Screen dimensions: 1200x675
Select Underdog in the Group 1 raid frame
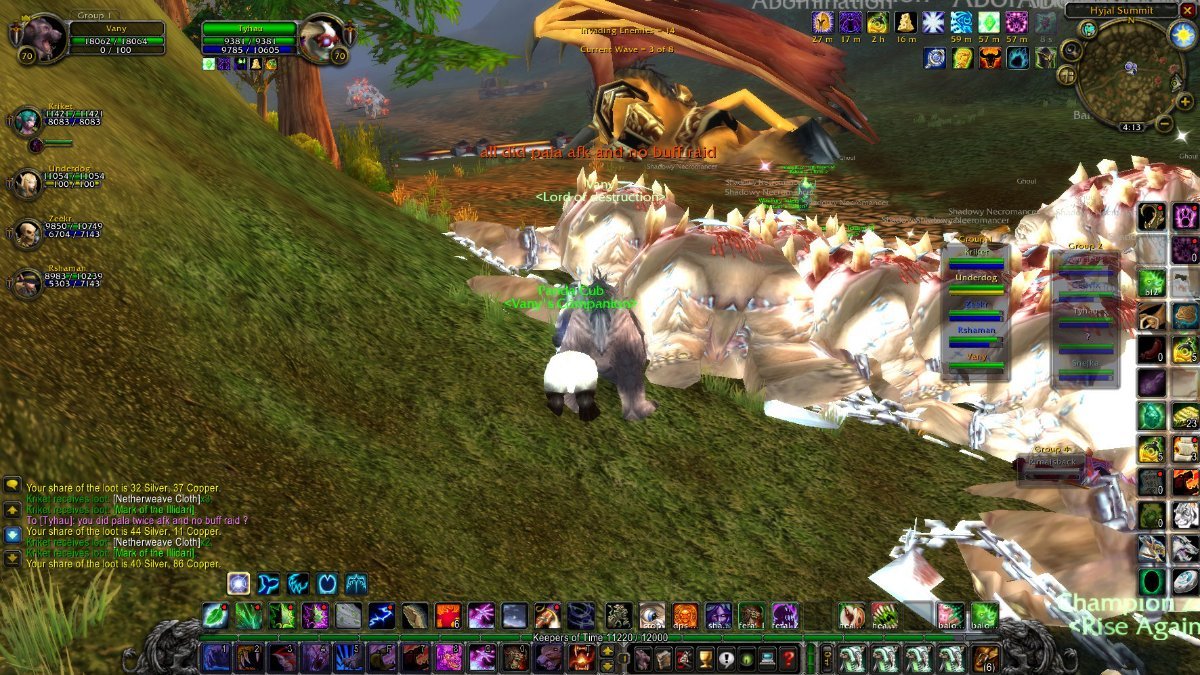(x=976, y=279)
